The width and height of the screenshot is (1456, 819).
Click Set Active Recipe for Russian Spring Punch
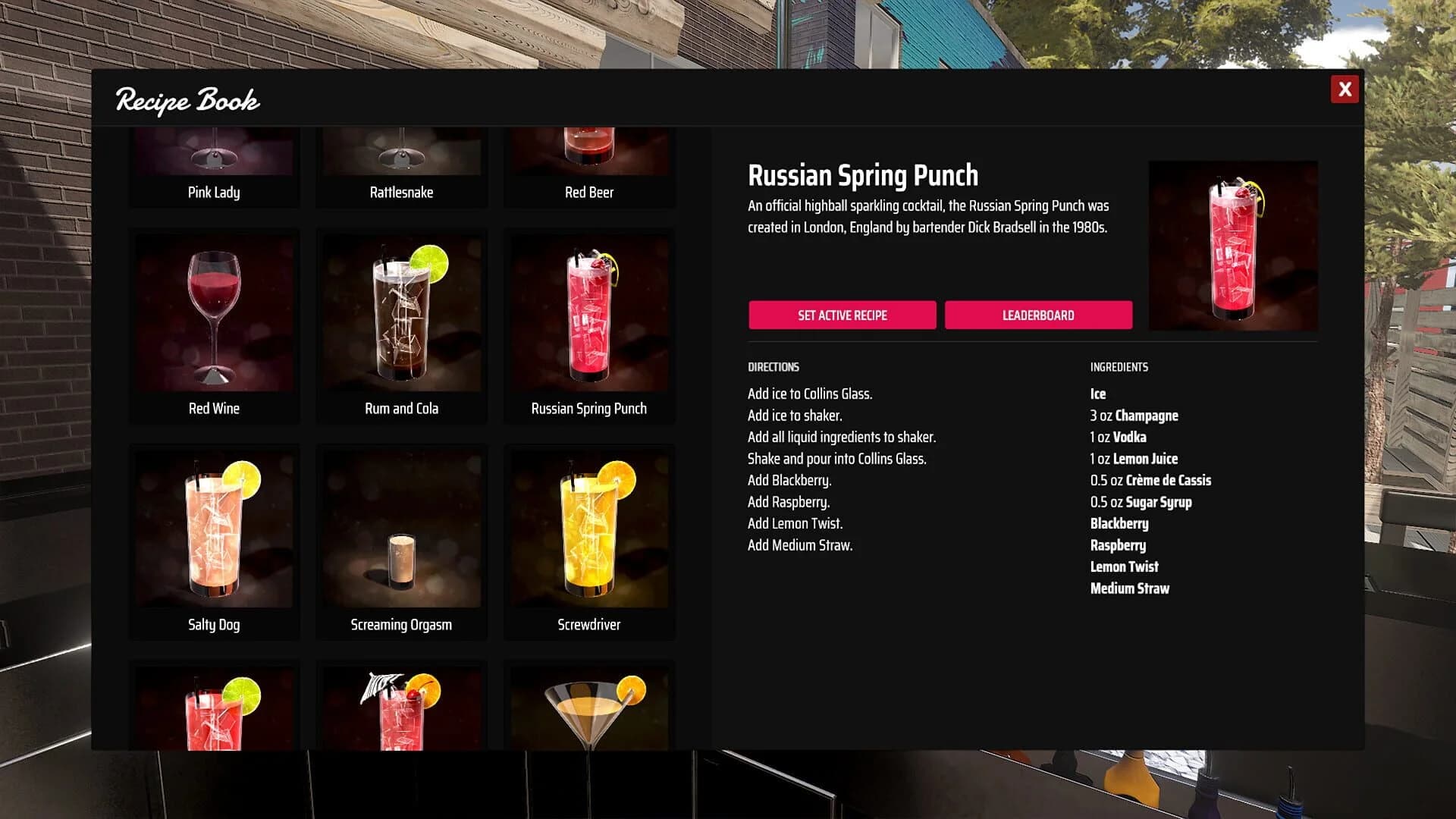coord(843,315)
